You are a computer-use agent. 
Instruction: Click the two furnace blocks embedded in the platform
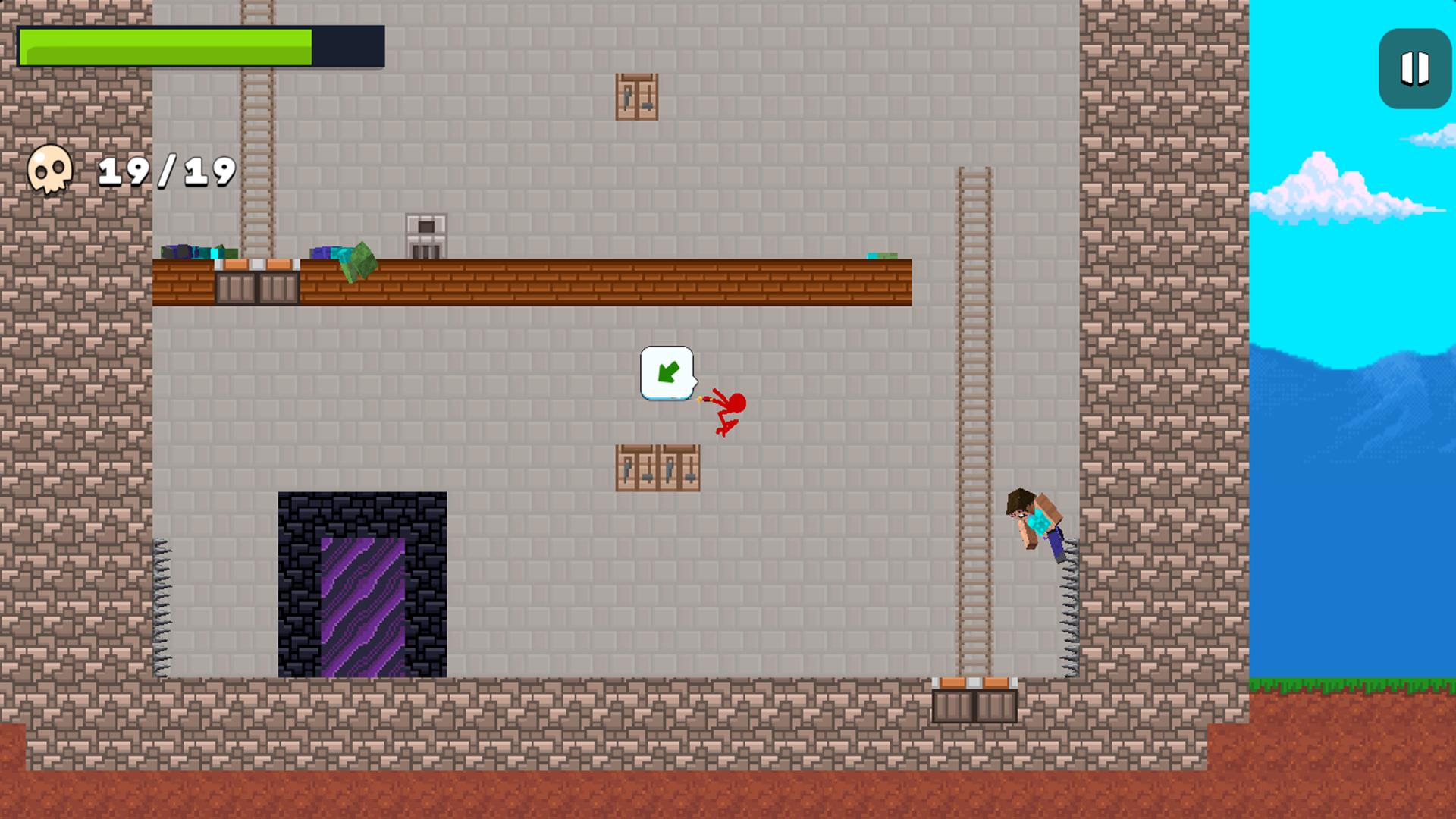(258, 287)
